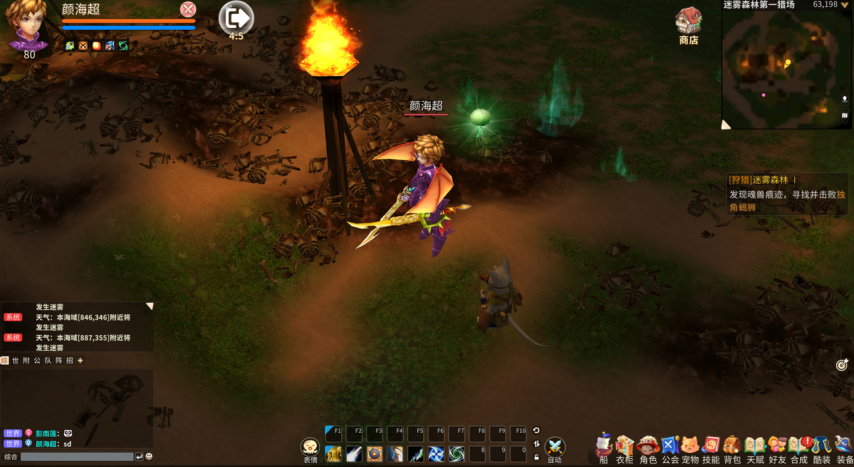This screenshot has width=854, height=467.
Task: Open the 好友 friends list
Action: tap(777, 446)
